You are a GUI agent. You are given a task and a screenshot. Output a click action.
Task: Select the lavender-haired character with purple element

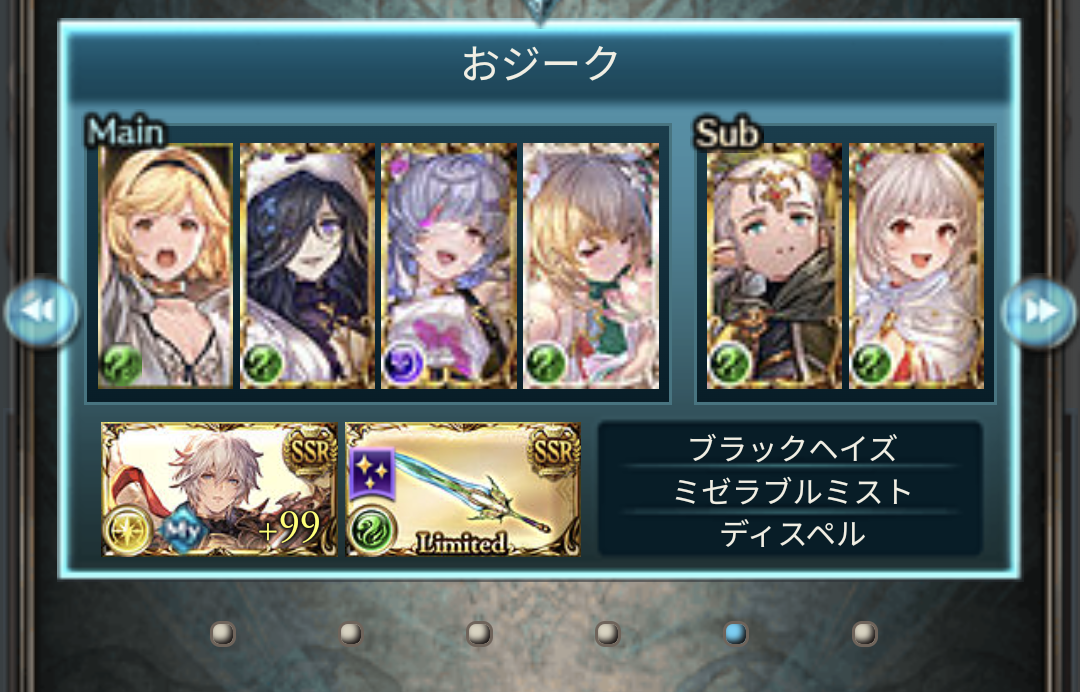pos(449,266)
